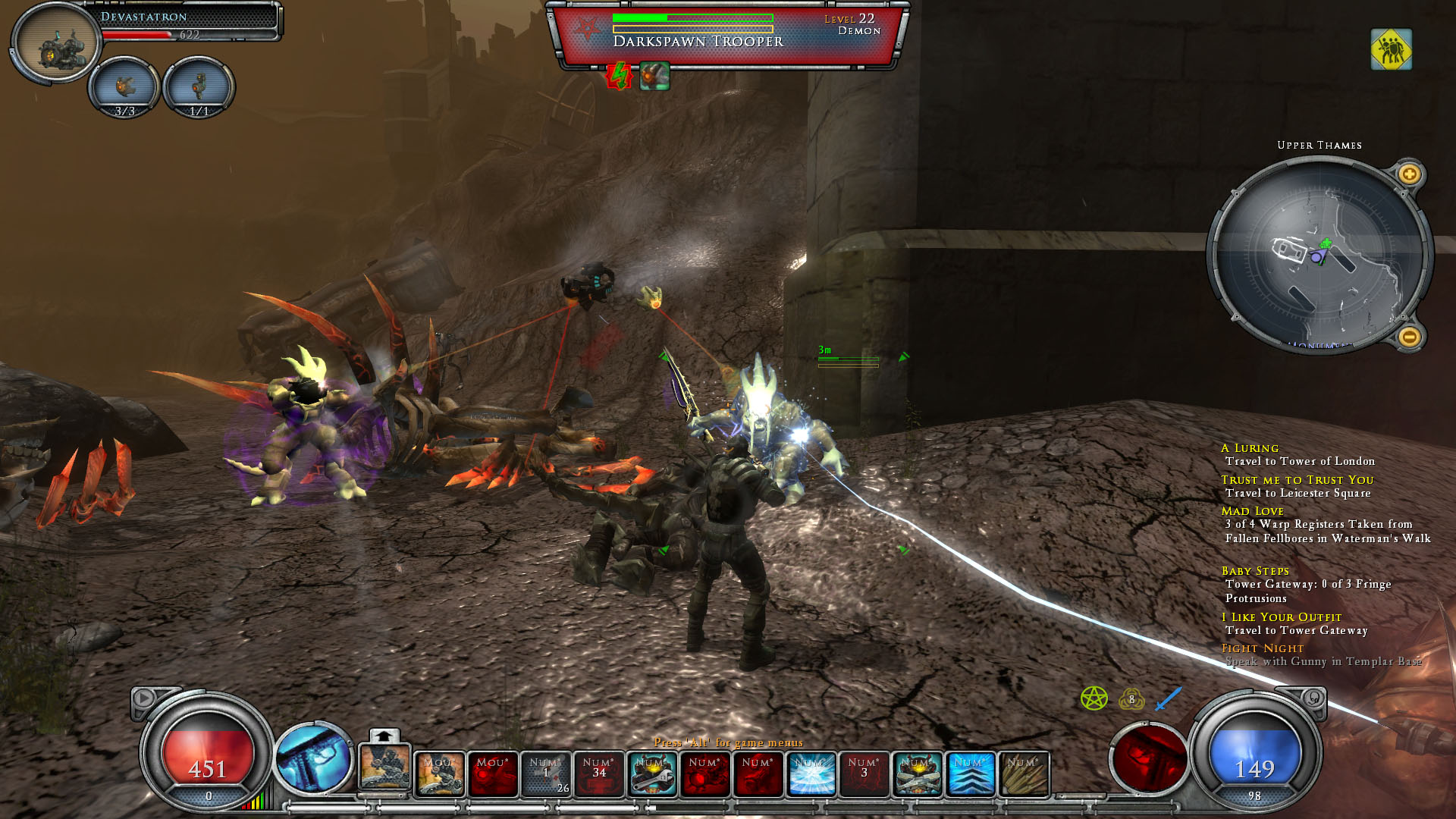Viewport: 1456px width, 819px height.
Task: Activate the white-blue burst skill slot
Action: 811,774
